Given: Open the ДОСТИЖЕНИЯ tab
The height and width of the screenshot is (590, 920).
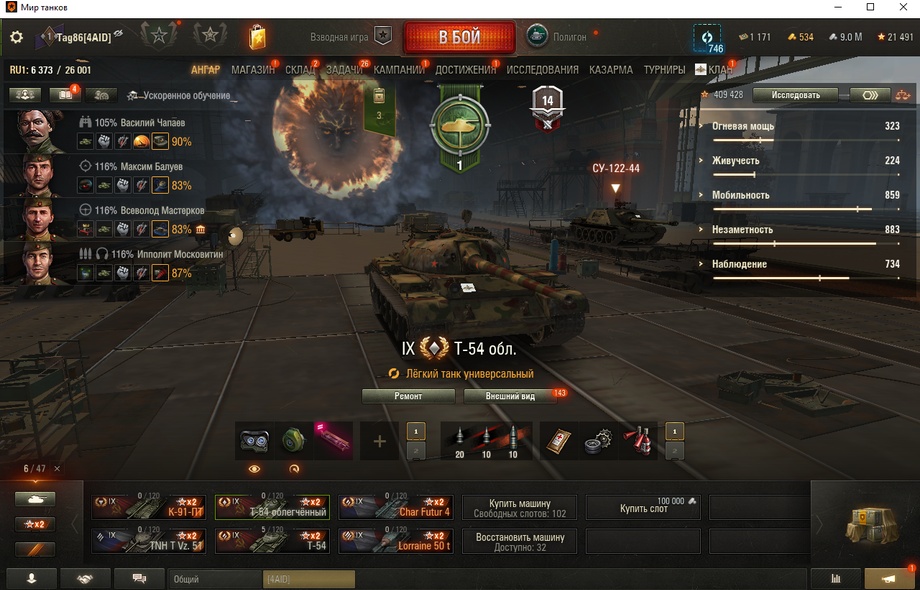Looking at the screenshot, I should pyautogui.click(x=465, y=70).
